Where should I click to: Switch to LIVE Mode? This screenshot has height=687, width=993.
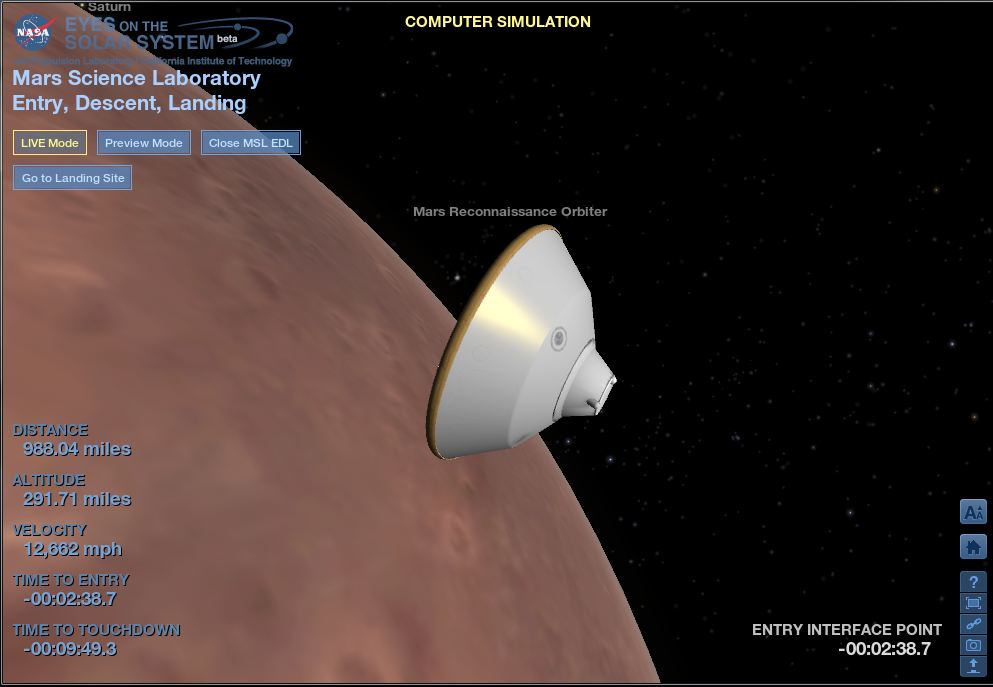[50, 143]
